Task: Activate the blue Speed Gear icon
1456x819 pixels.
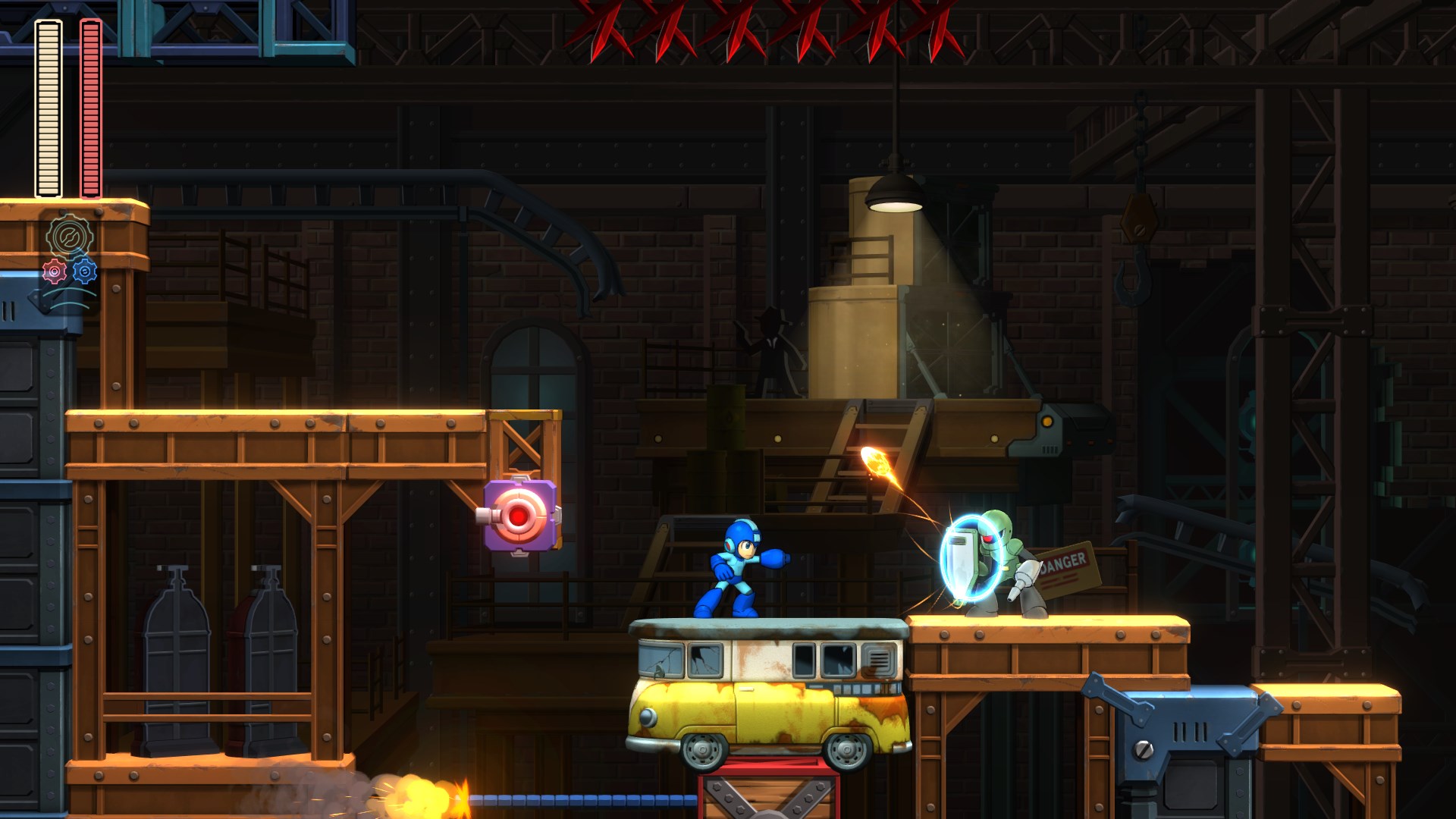Action: point(84,271)
